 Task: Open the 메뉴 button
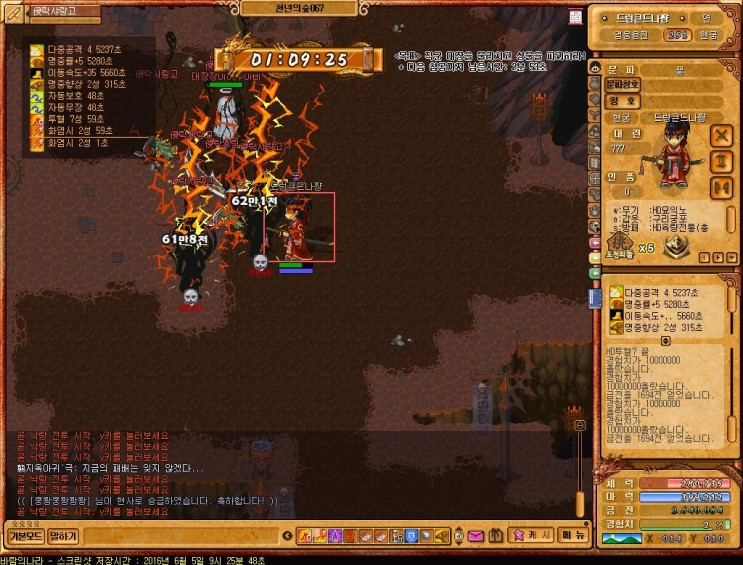[x=573, y=535]
